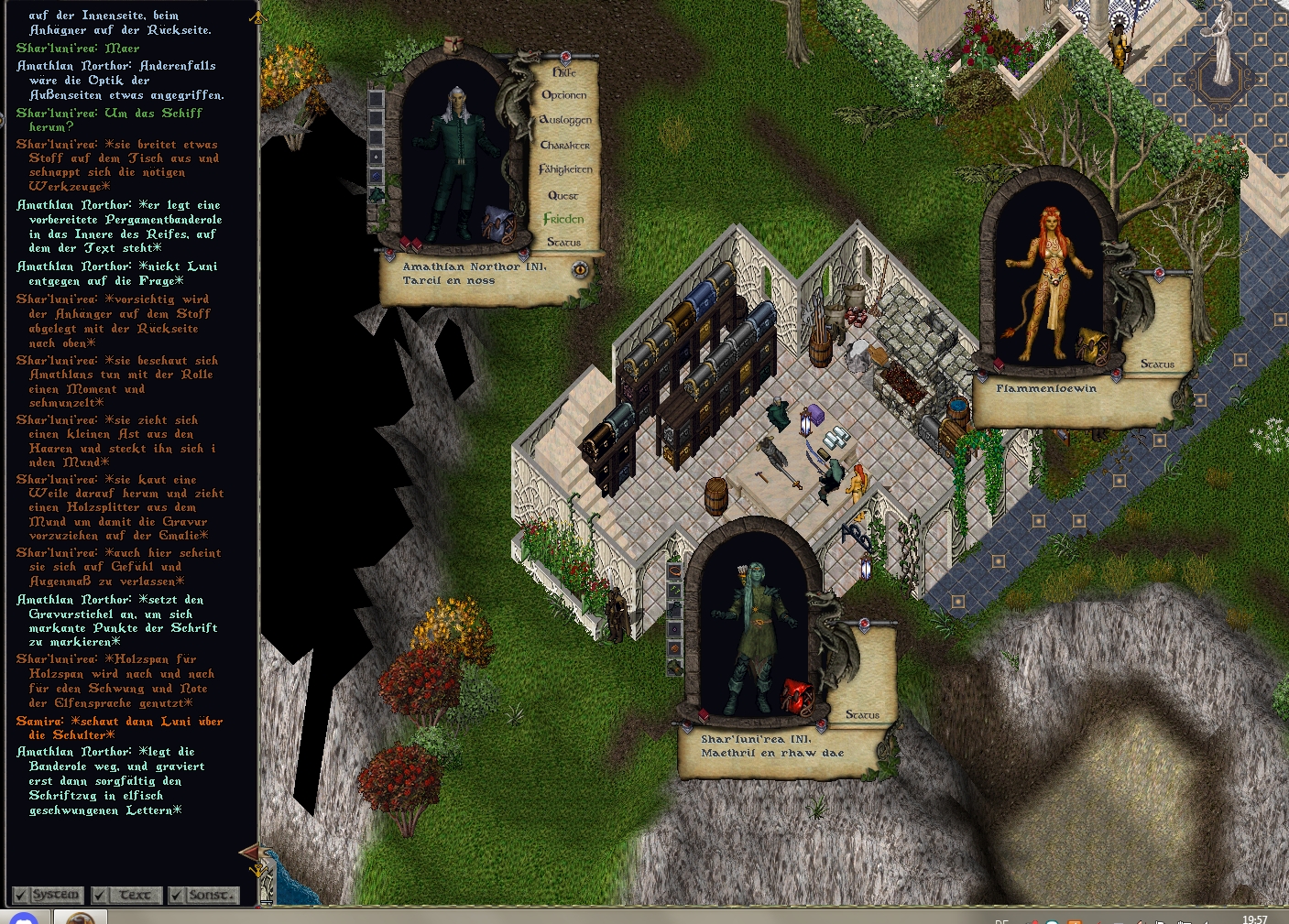This screenshot has height=924, width=1289.
Task: Toggle the Sonst. journal filter checkbox
Action: tap(177, 895)
